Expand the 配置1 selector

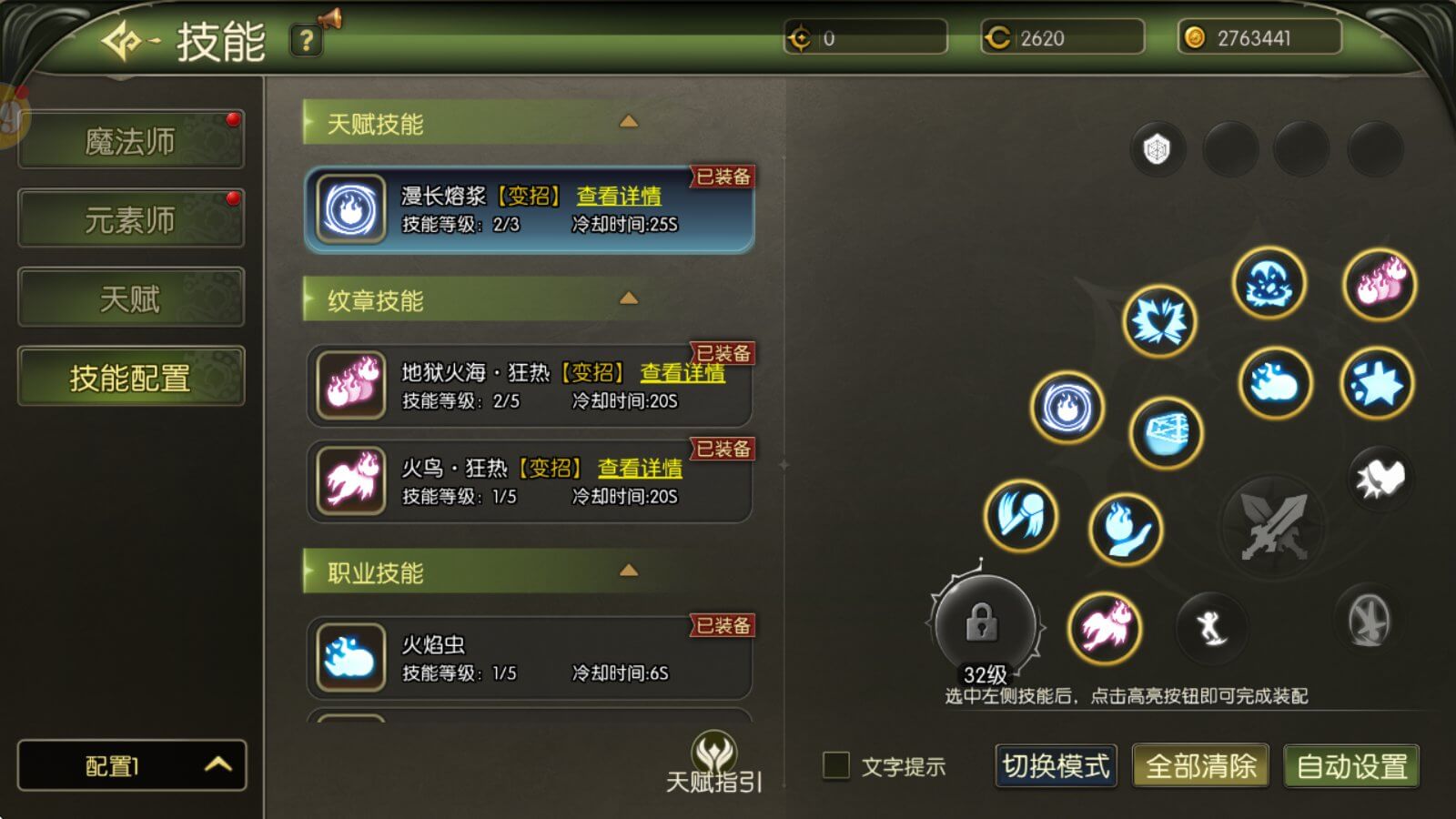click(130, 766)
